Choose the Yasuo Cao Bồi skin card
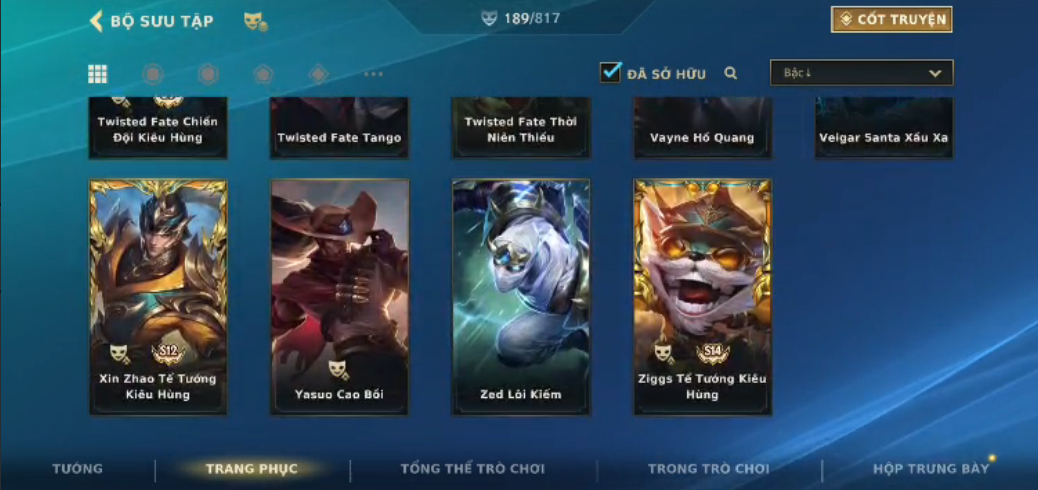The image size is (1038, 490). click(339, 296)
